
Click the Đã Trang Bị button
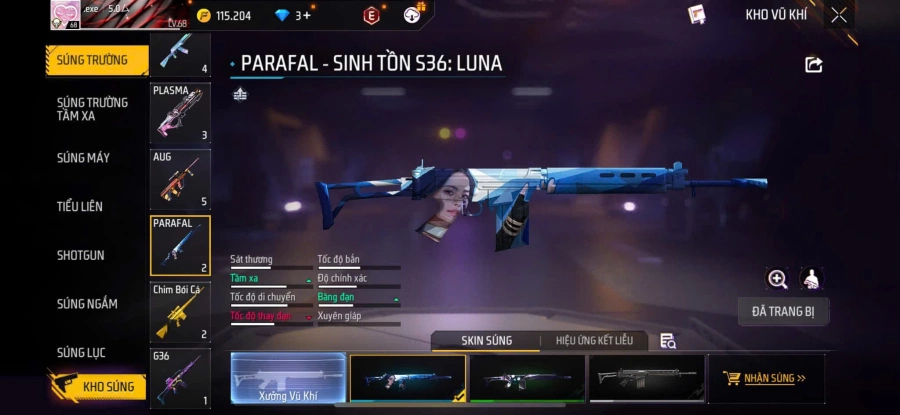point(783,311)
